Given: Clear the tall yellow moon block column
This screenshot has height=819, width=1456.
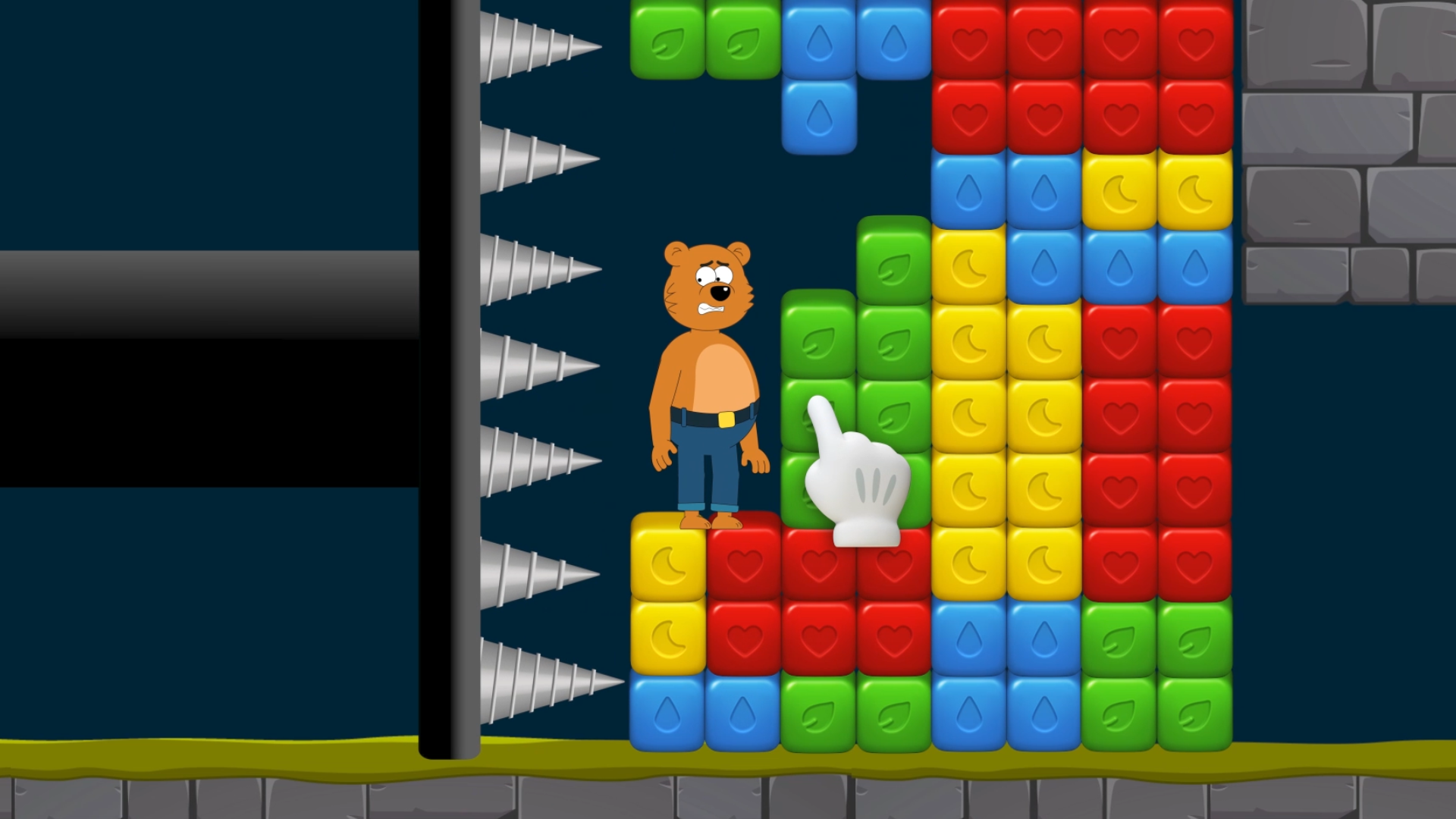Looking at the screenshot, I should click(x=1006, y=416).
